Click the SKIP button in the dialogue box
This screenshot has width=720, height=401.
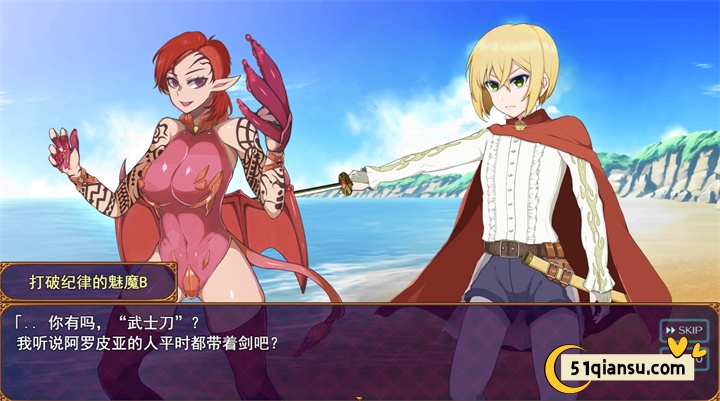[x=683, y=330]
